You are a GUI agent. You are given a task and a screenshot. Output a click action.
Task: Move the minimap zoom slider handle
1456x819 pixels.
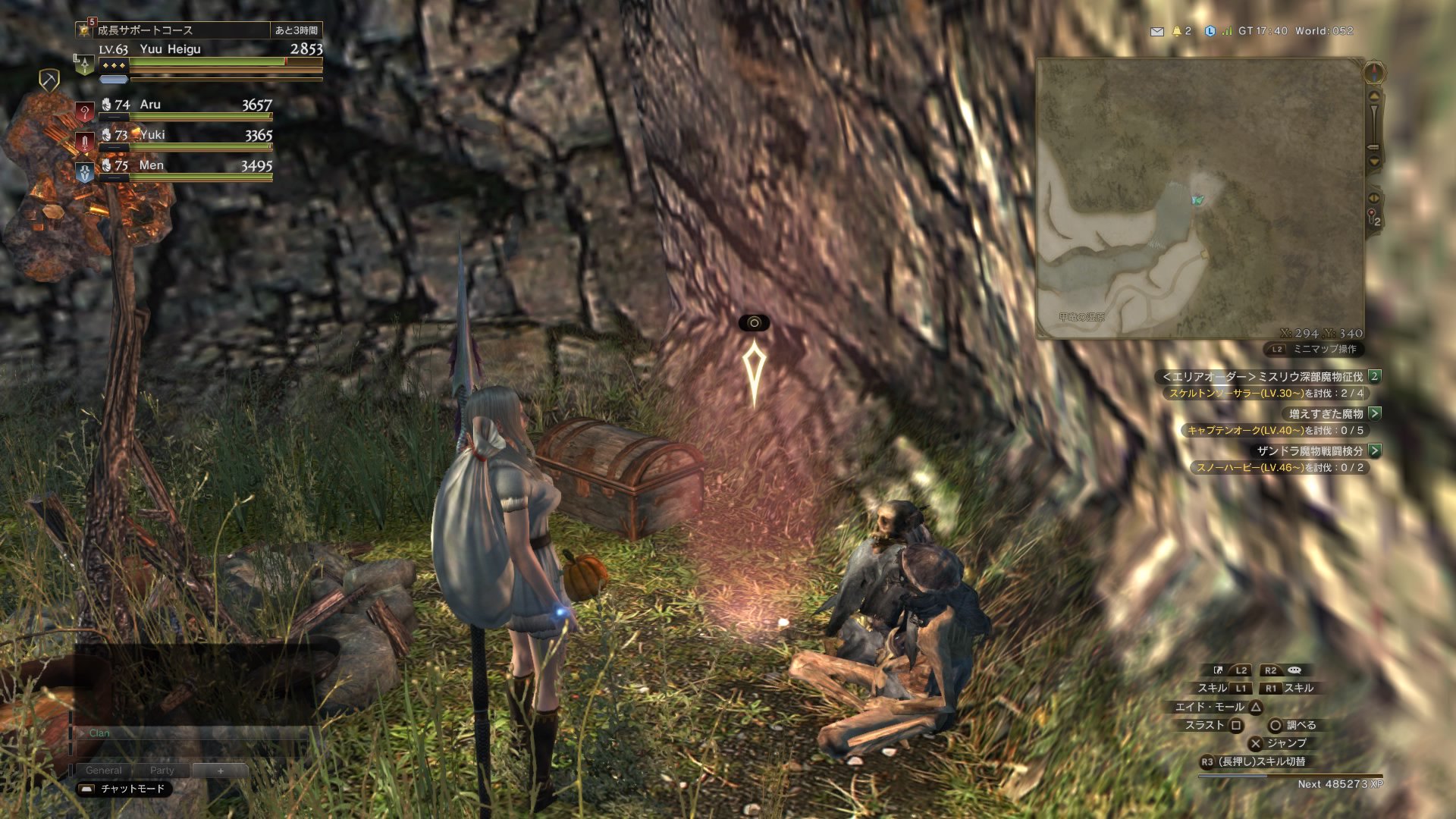[1373, 146]
